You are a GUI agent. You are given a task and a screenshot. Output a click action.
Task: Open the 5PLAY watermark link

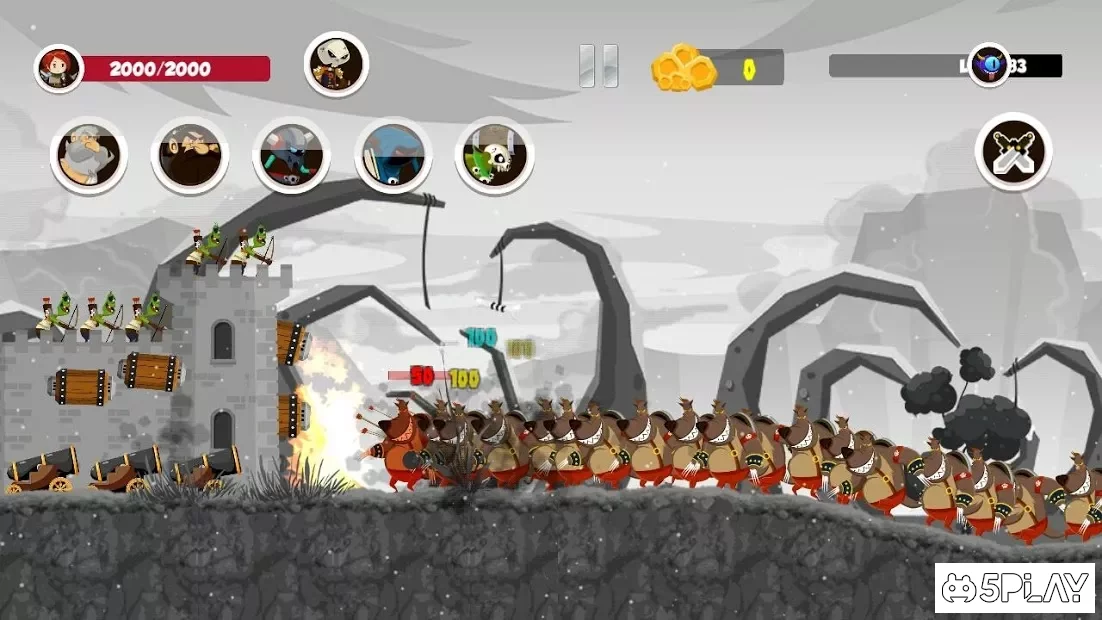click(1014, 588)
